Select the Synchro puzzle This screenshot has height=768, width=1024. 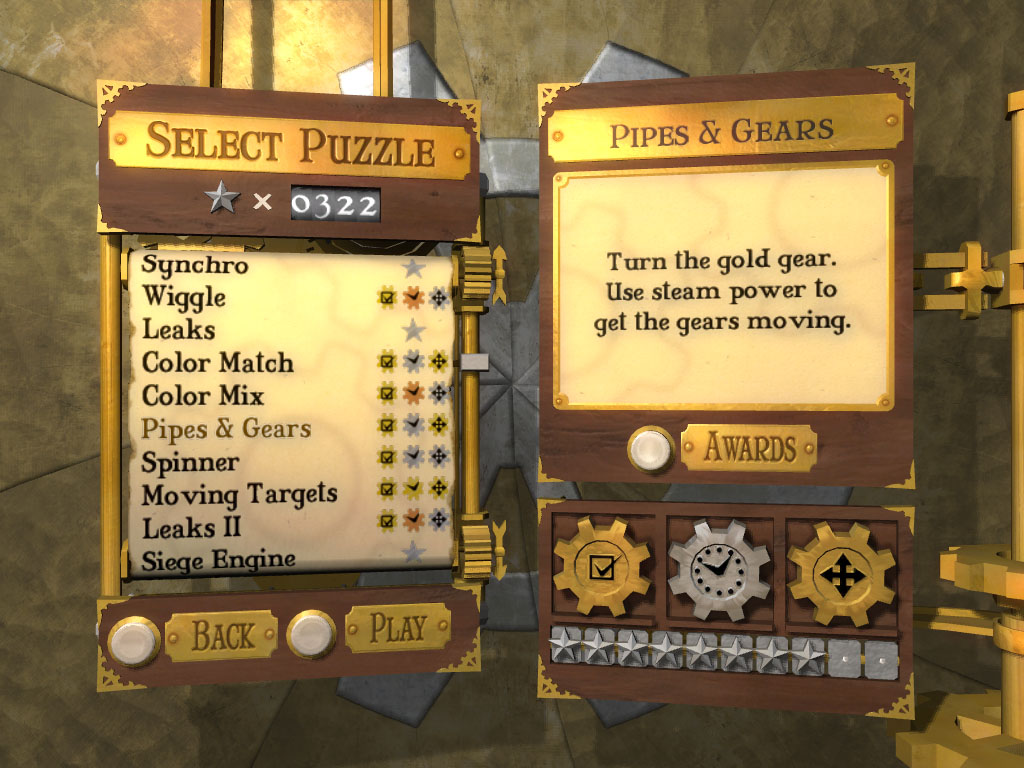pyautogui.click(x=195, y=266)
